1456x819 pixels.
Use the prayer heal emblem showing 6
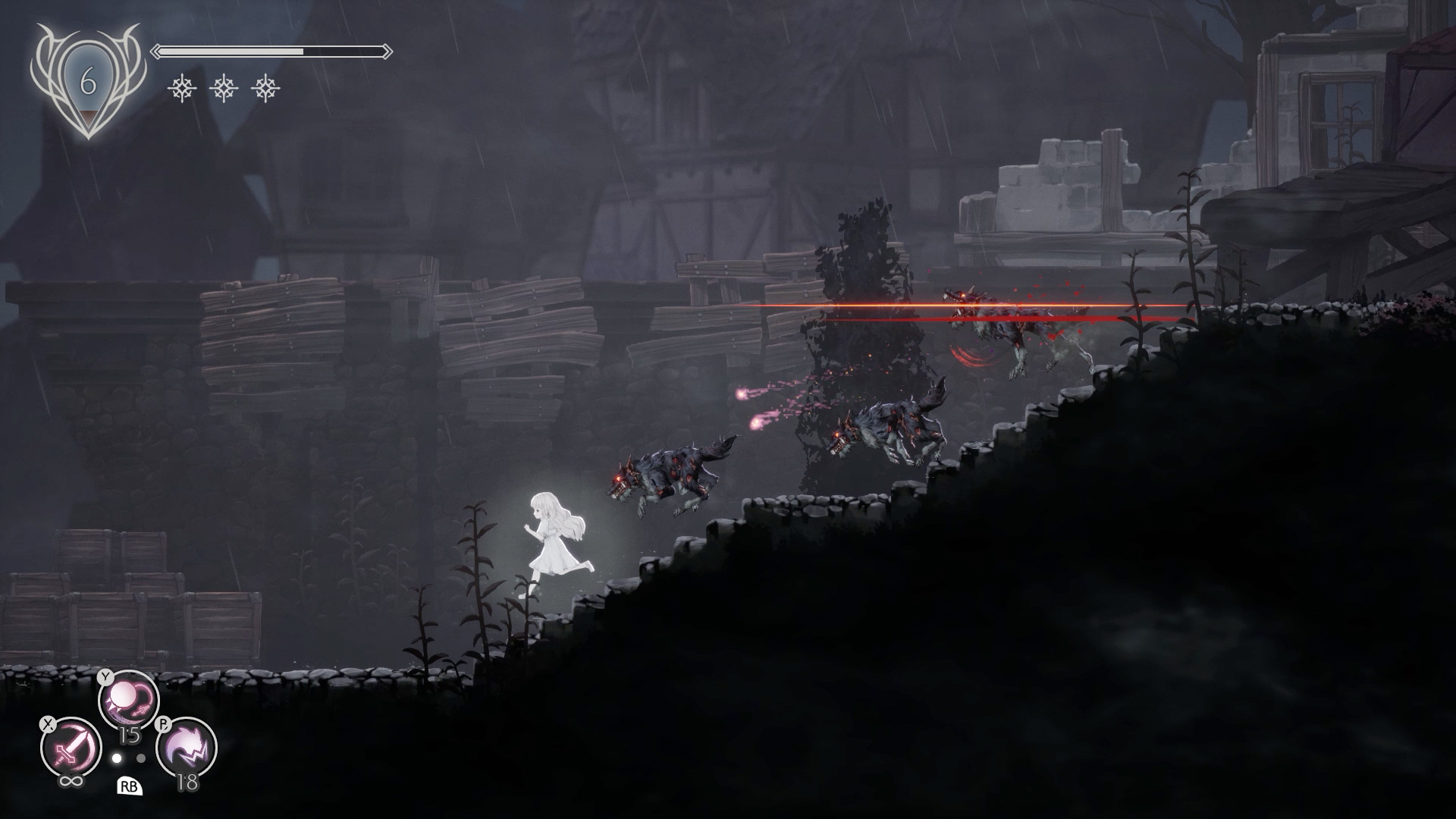coord(87,80)
